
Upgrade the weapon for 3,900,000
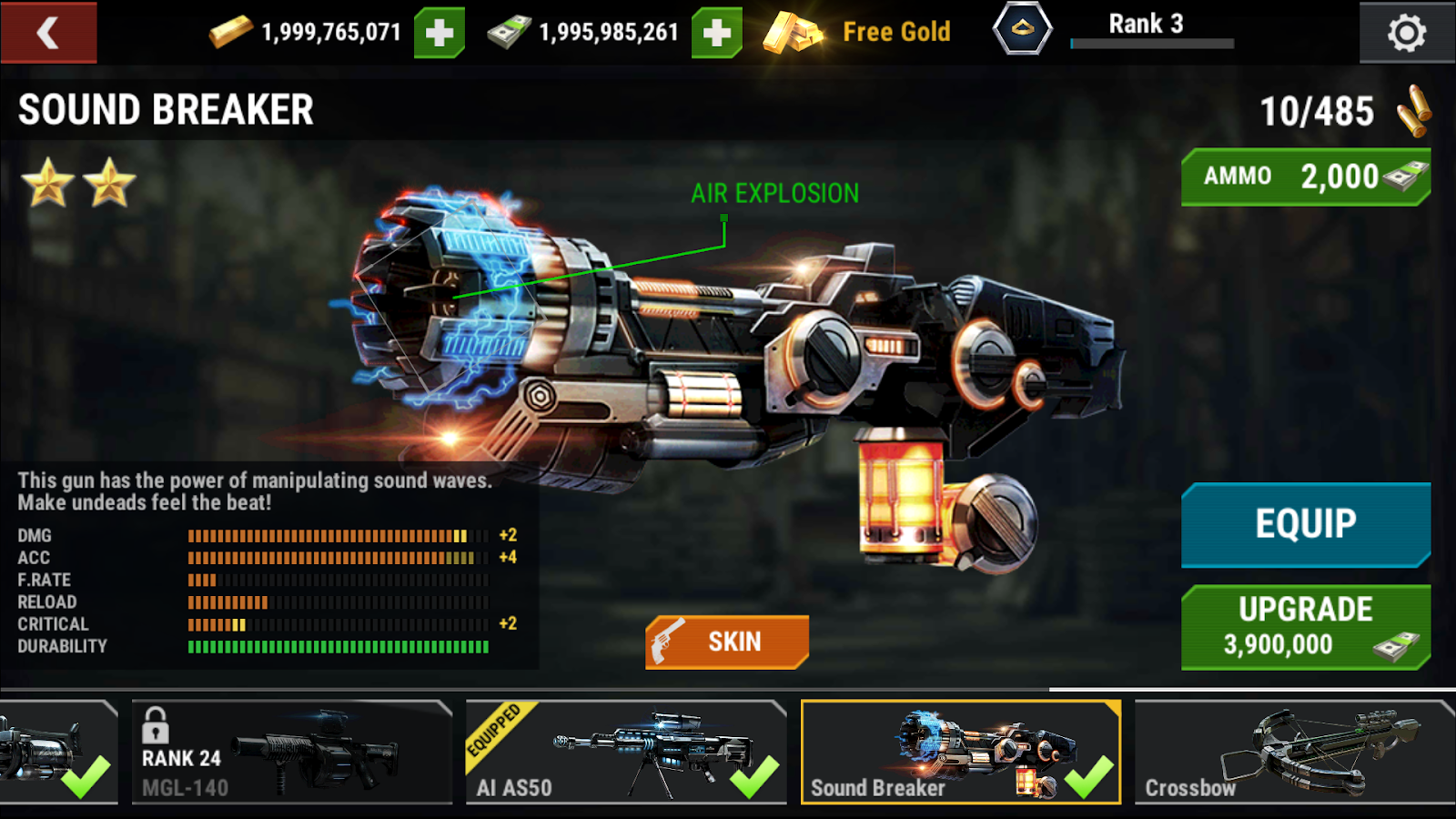click(1306, 627)
